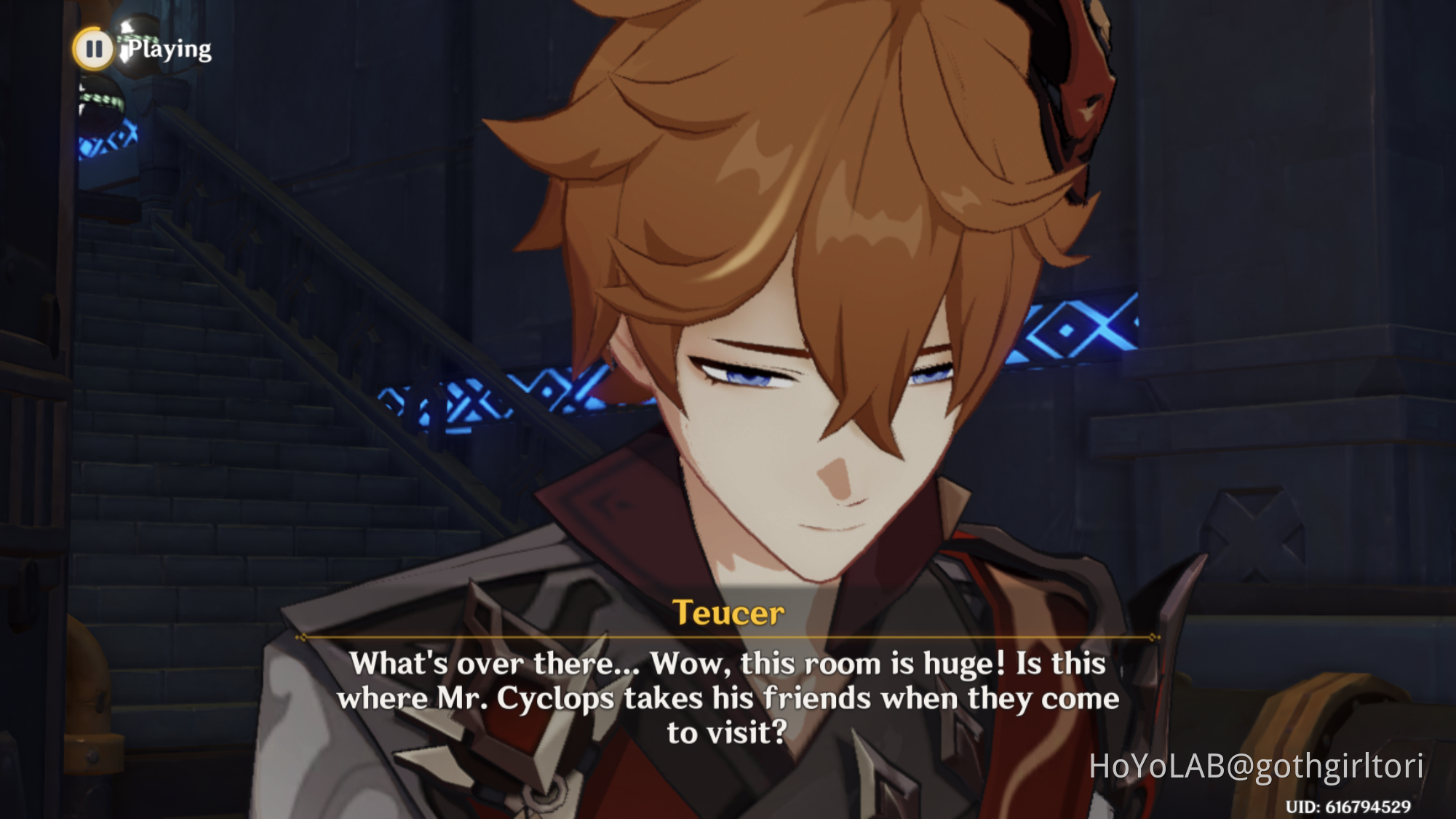Click the line asking if the room is huge

click(x=728, y=663)
